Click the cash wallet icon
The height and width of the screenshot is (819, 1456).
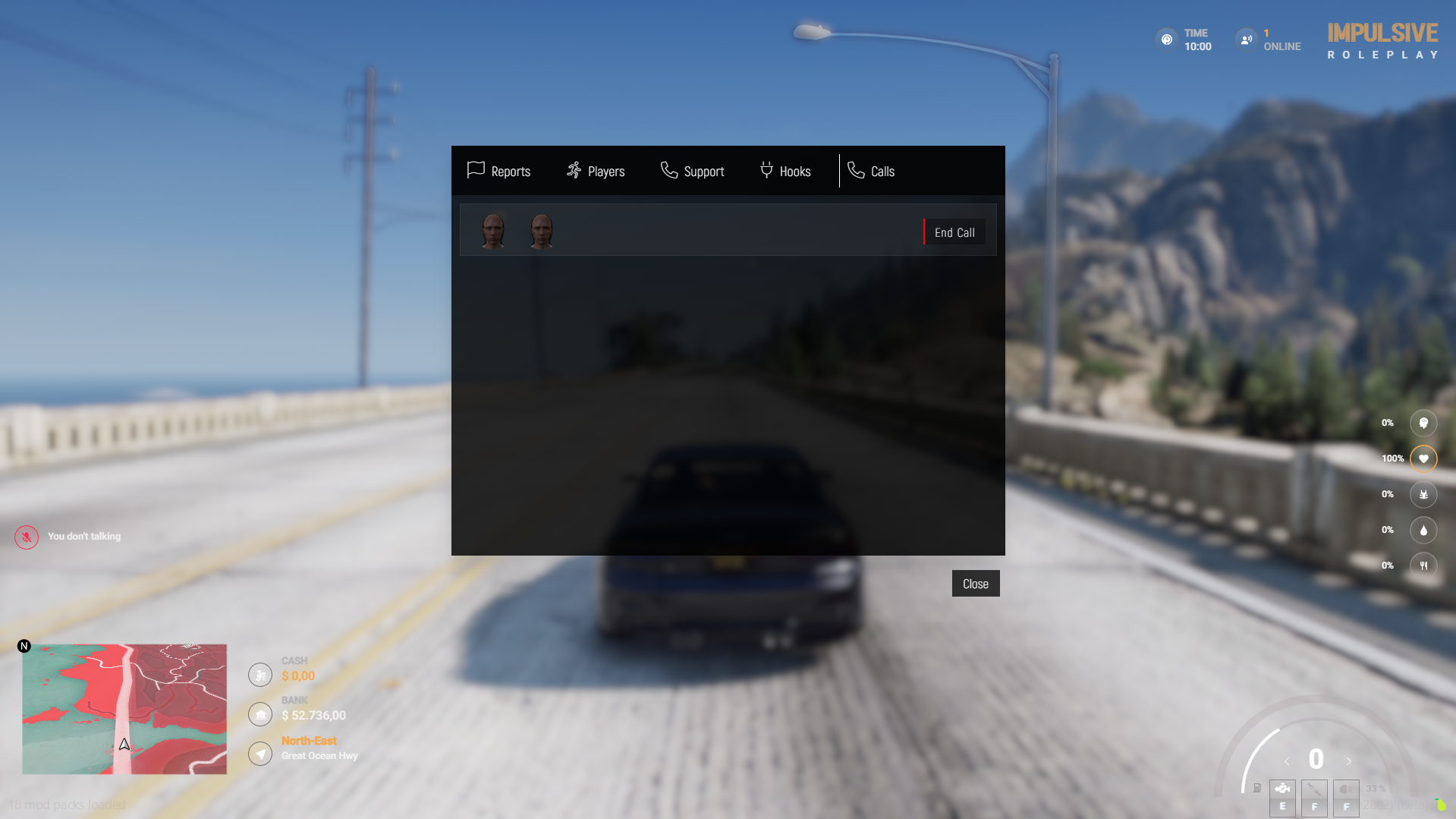point(259,674)
